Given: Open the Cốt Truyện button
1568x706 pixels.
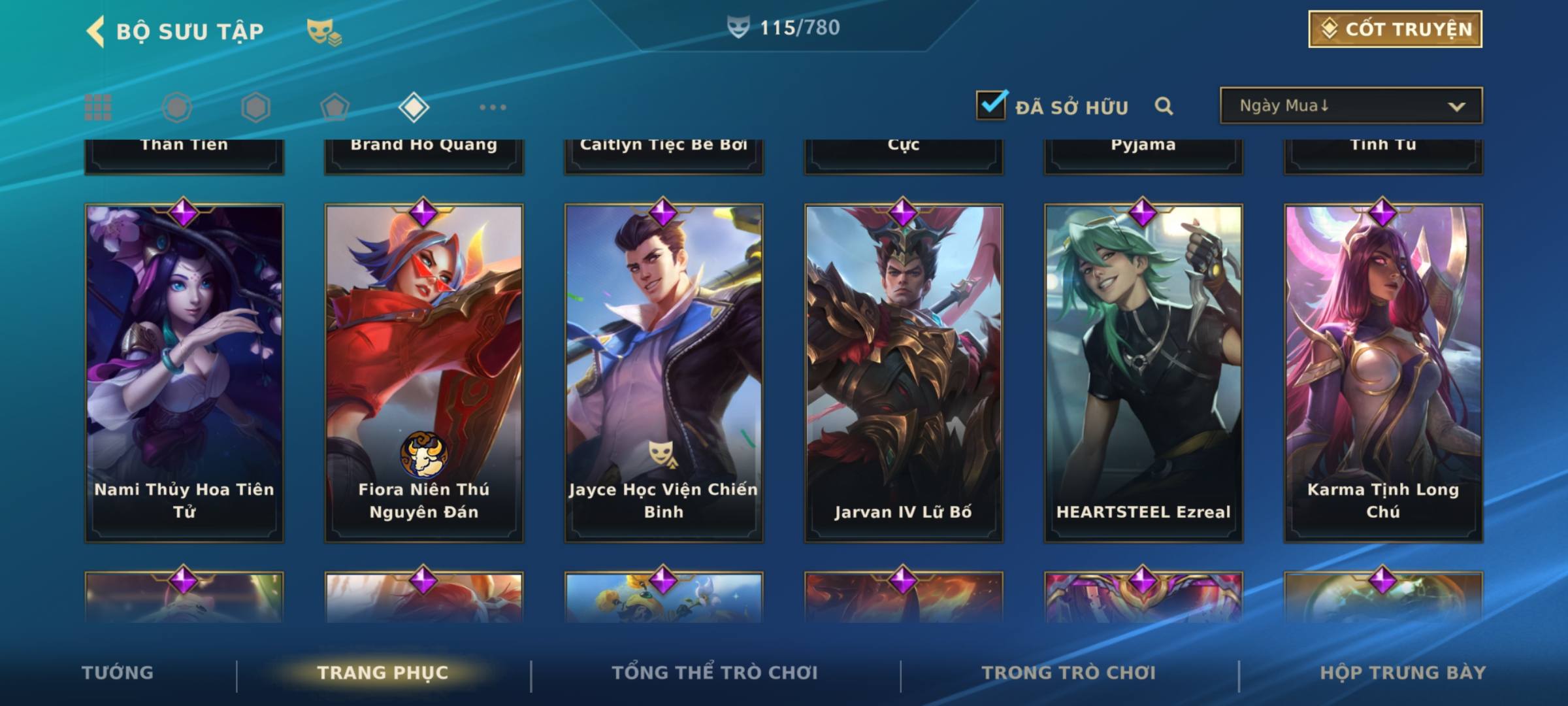Looking at the screenshot, I should 1395,29.
